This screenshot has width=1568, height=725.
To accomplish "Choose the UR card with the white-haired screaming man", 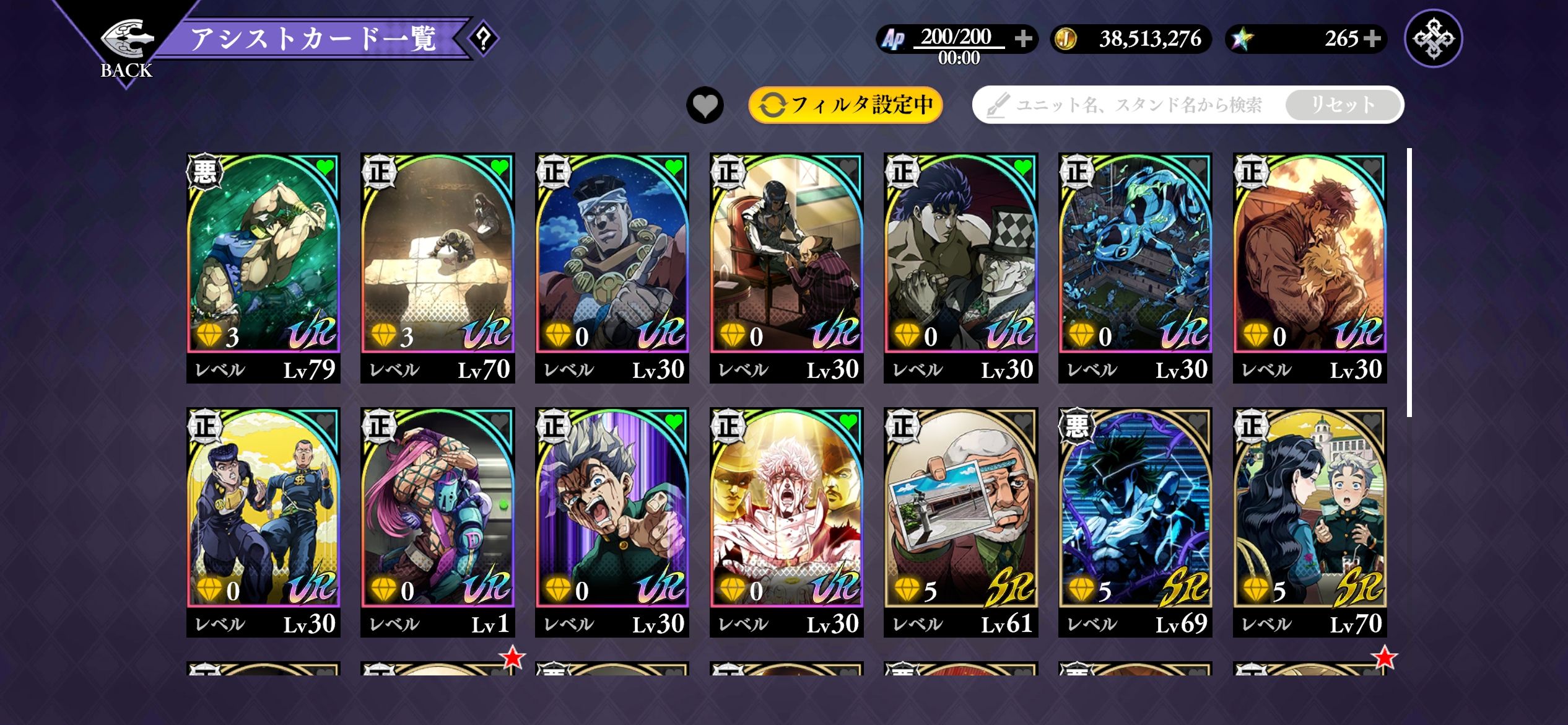I will pyautogui.click(x=786, y=521).
